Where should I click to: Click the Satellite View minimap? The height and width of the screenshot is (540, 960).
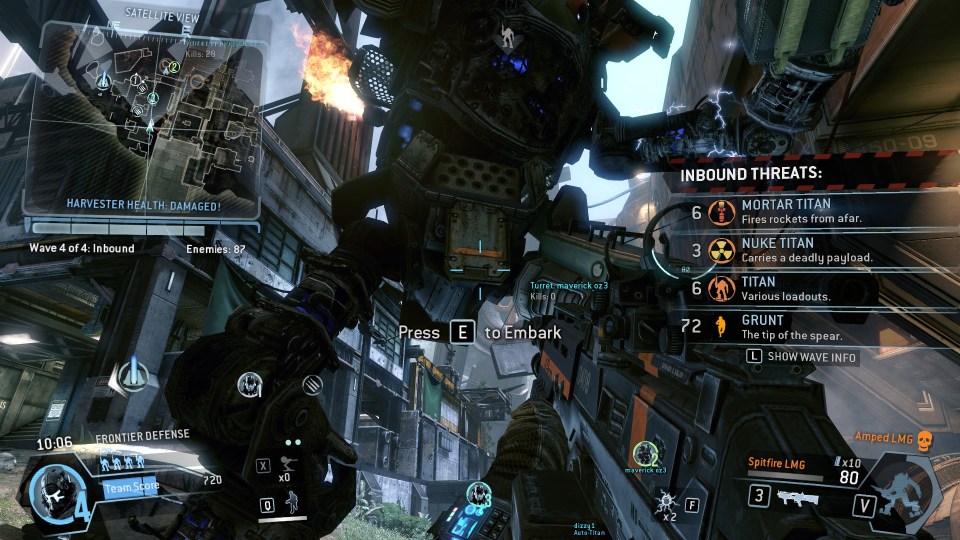tap(145, 120)
